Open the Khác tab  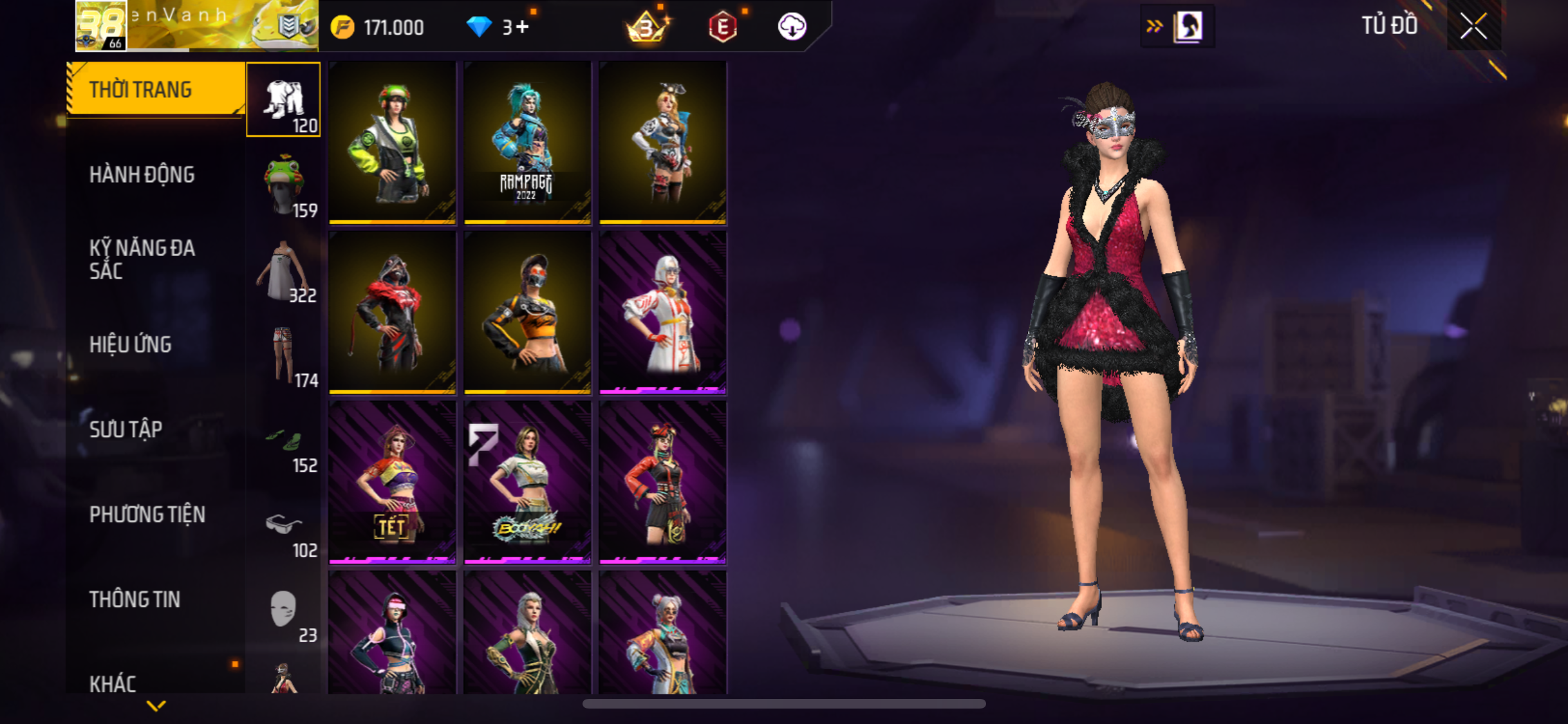coord(113,683)
